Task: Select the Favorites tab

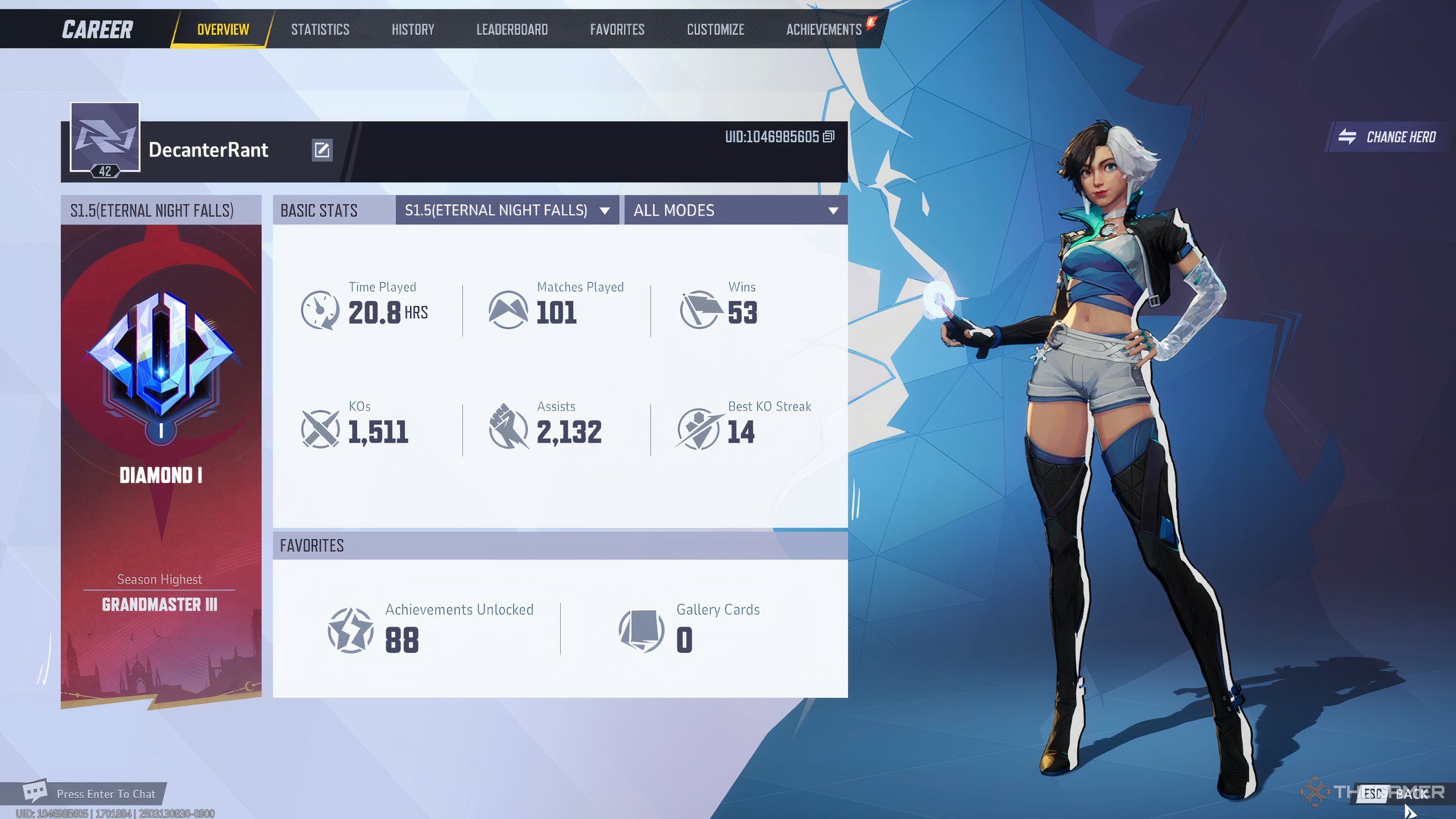Action: click(617, 30)
